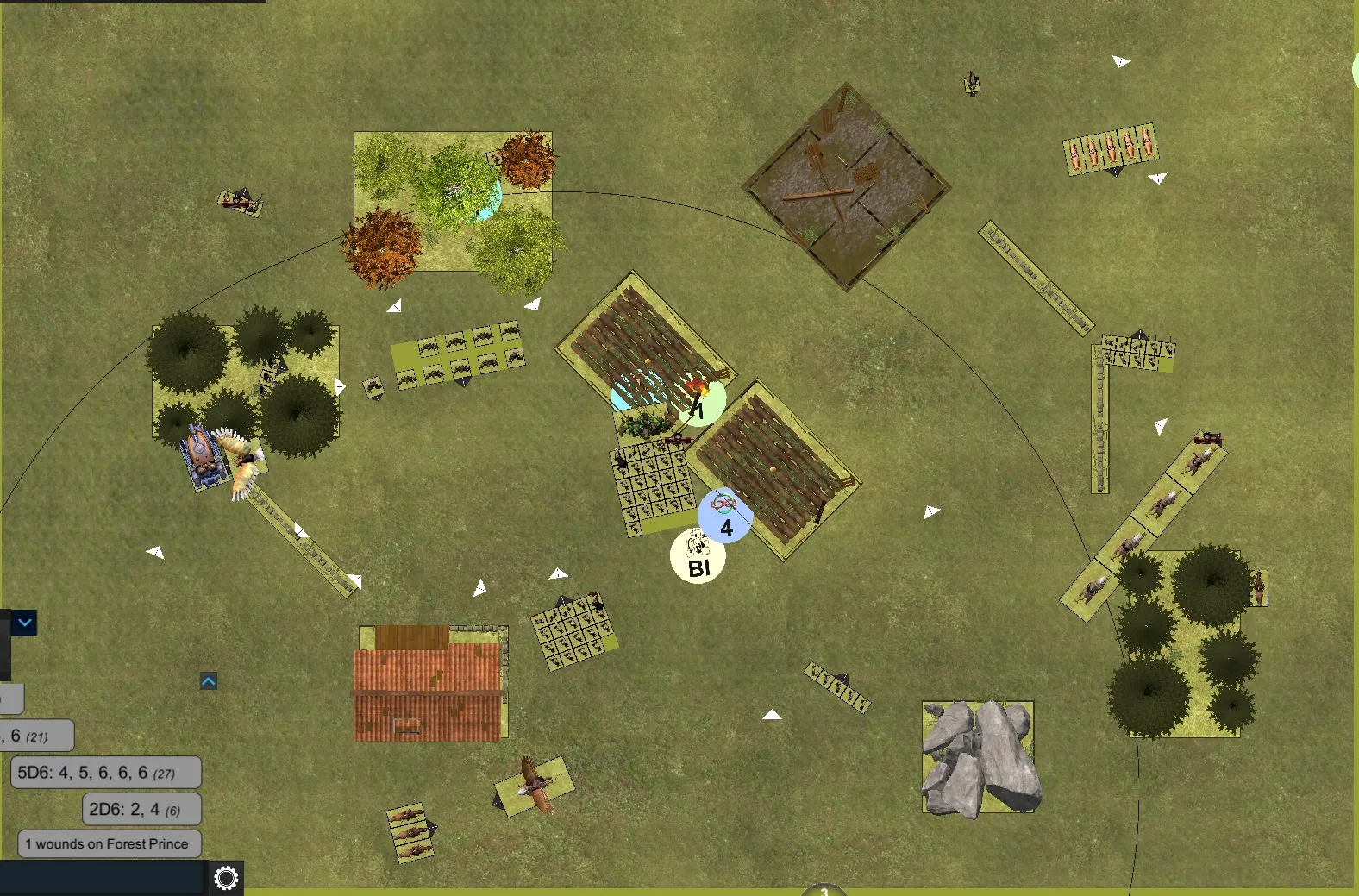Expand the side panel's down-arrow dropdown
Screen dimensions: 1359x896
pos(24,622)
